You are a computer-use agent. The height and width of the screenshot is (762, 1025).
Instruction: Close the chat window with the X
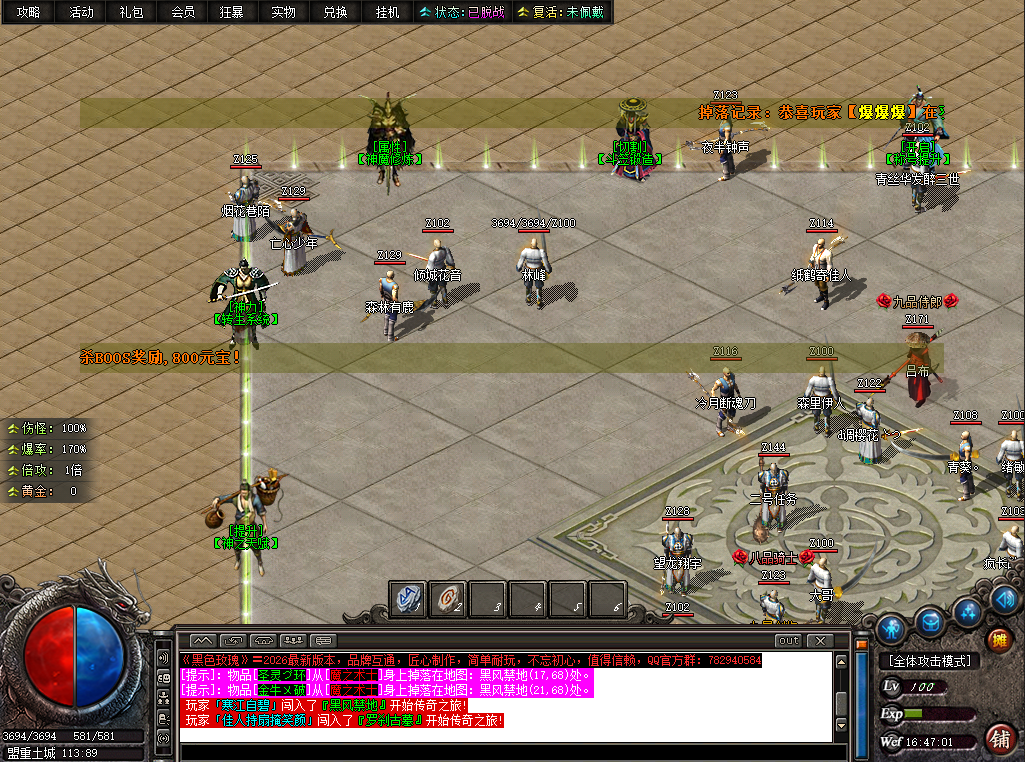pyautogui.click(x=820, y=640)
